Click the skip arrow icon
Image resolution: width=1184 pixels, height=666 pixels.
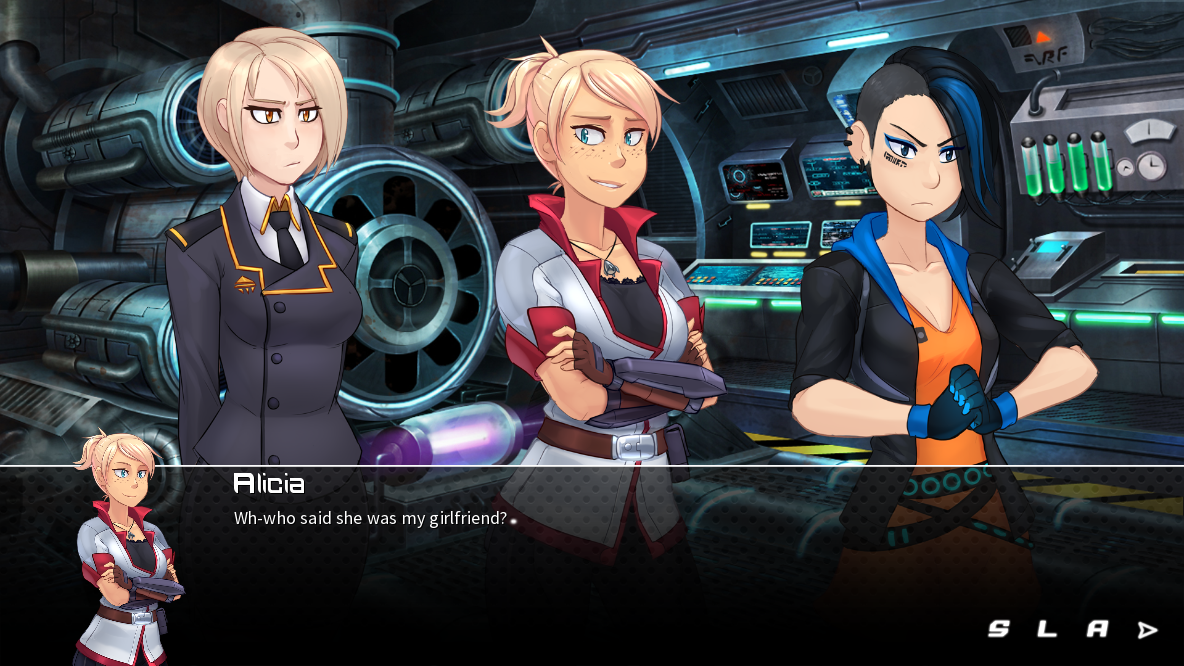tap(1147, 630)
